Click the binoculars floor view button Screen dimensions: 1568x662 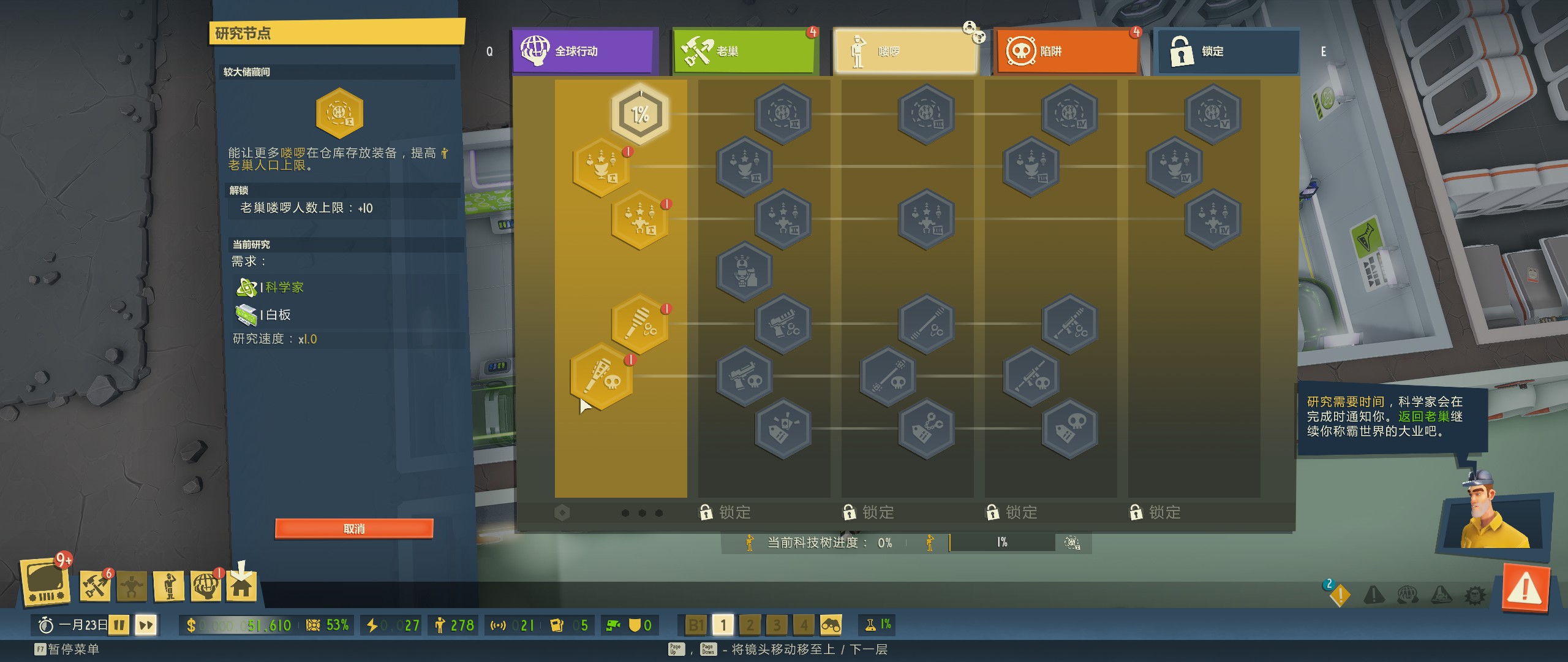coord(831,625)
